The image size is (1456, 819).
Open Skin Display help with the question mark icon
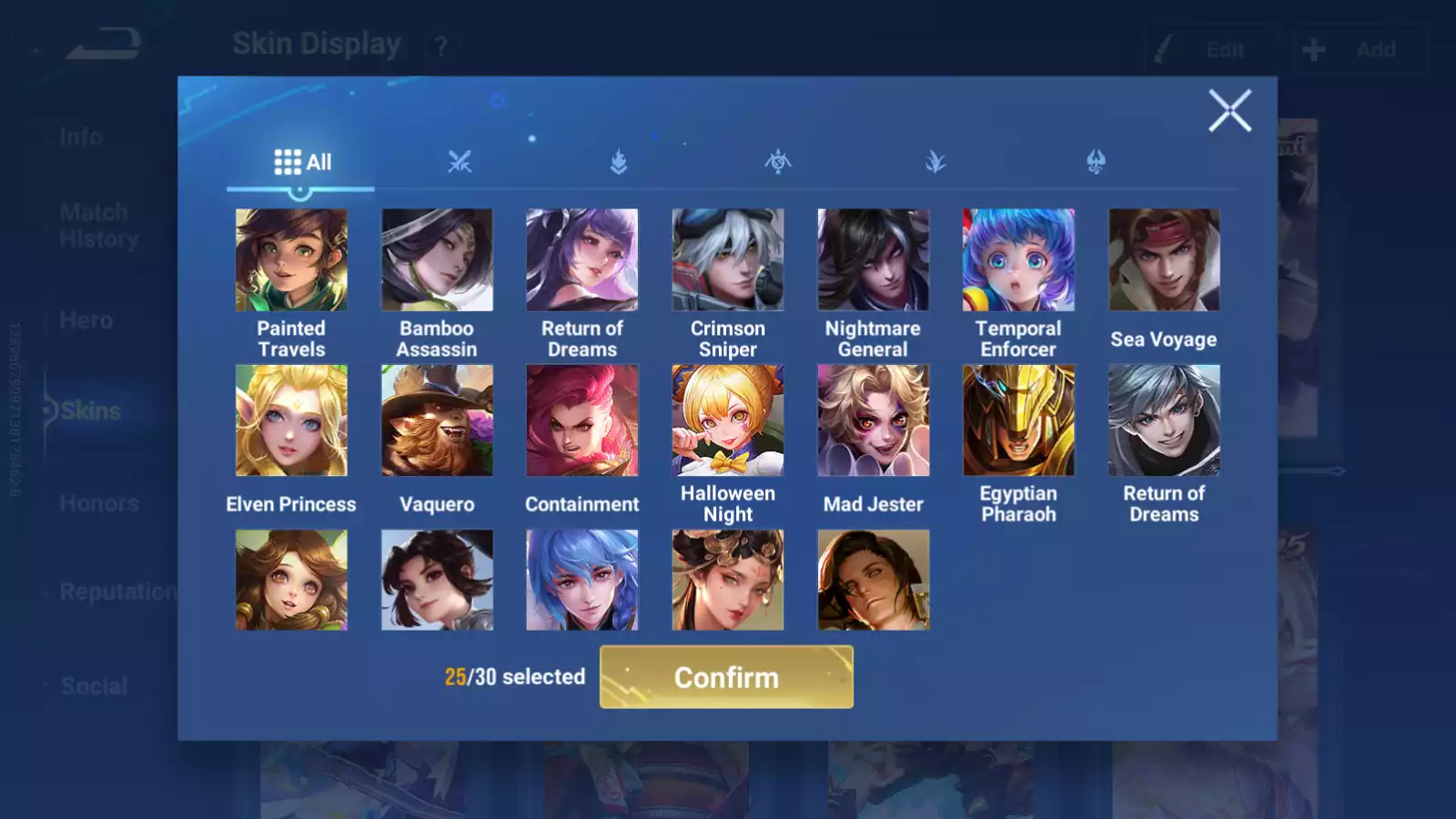443,45
